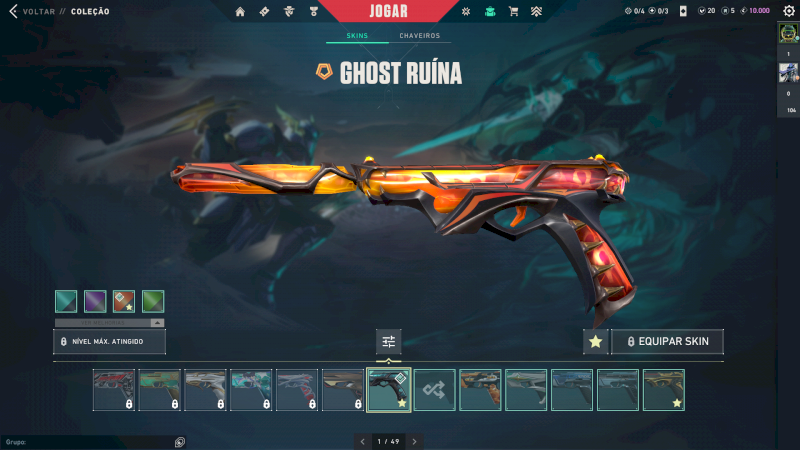Viewport: 800px width, 450px height.
Task: Open the settings gear icon
Action: coord(788,11)
